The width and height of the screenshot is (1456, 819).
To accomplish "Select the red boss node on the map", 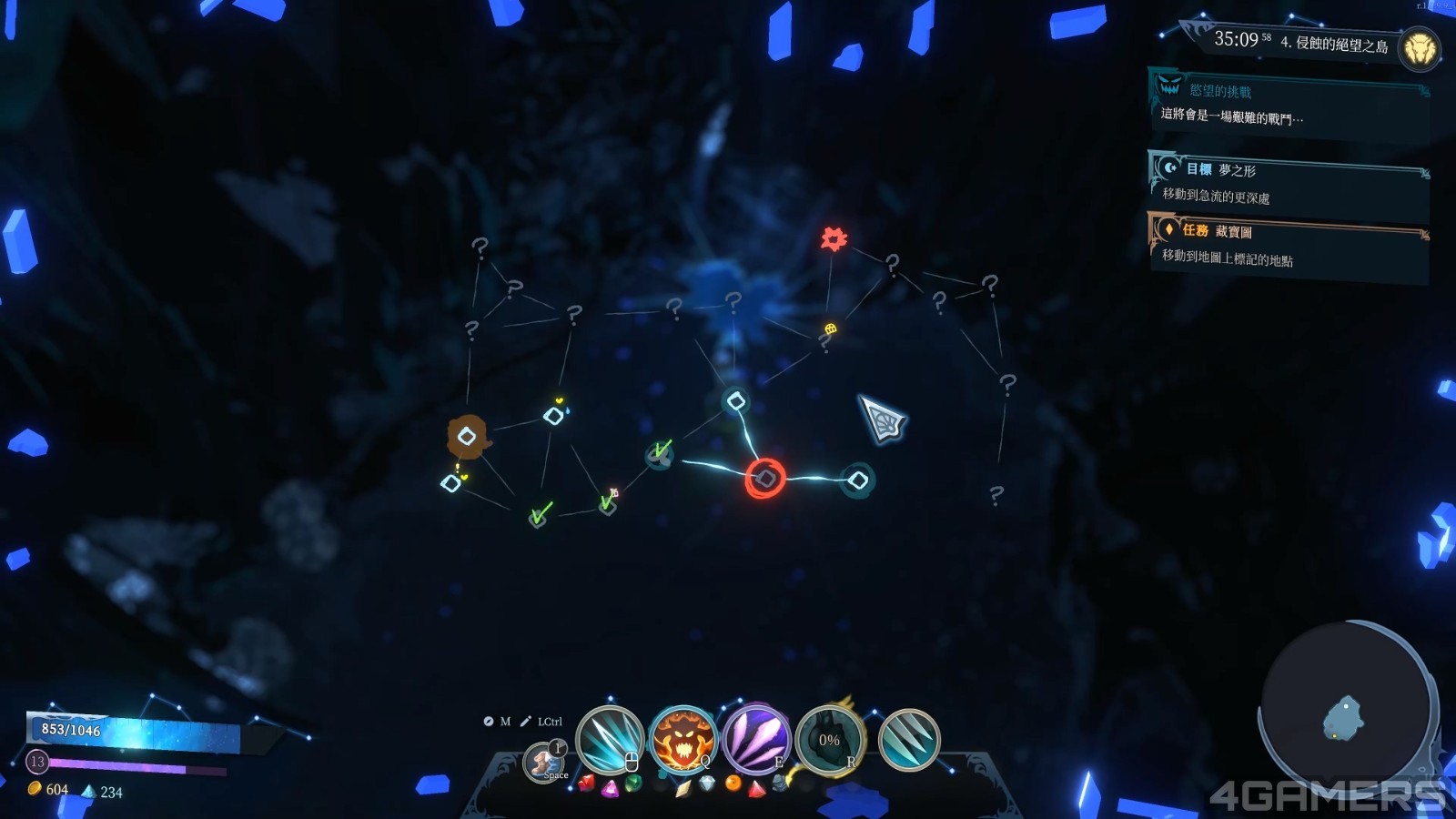I will point(834,238).
